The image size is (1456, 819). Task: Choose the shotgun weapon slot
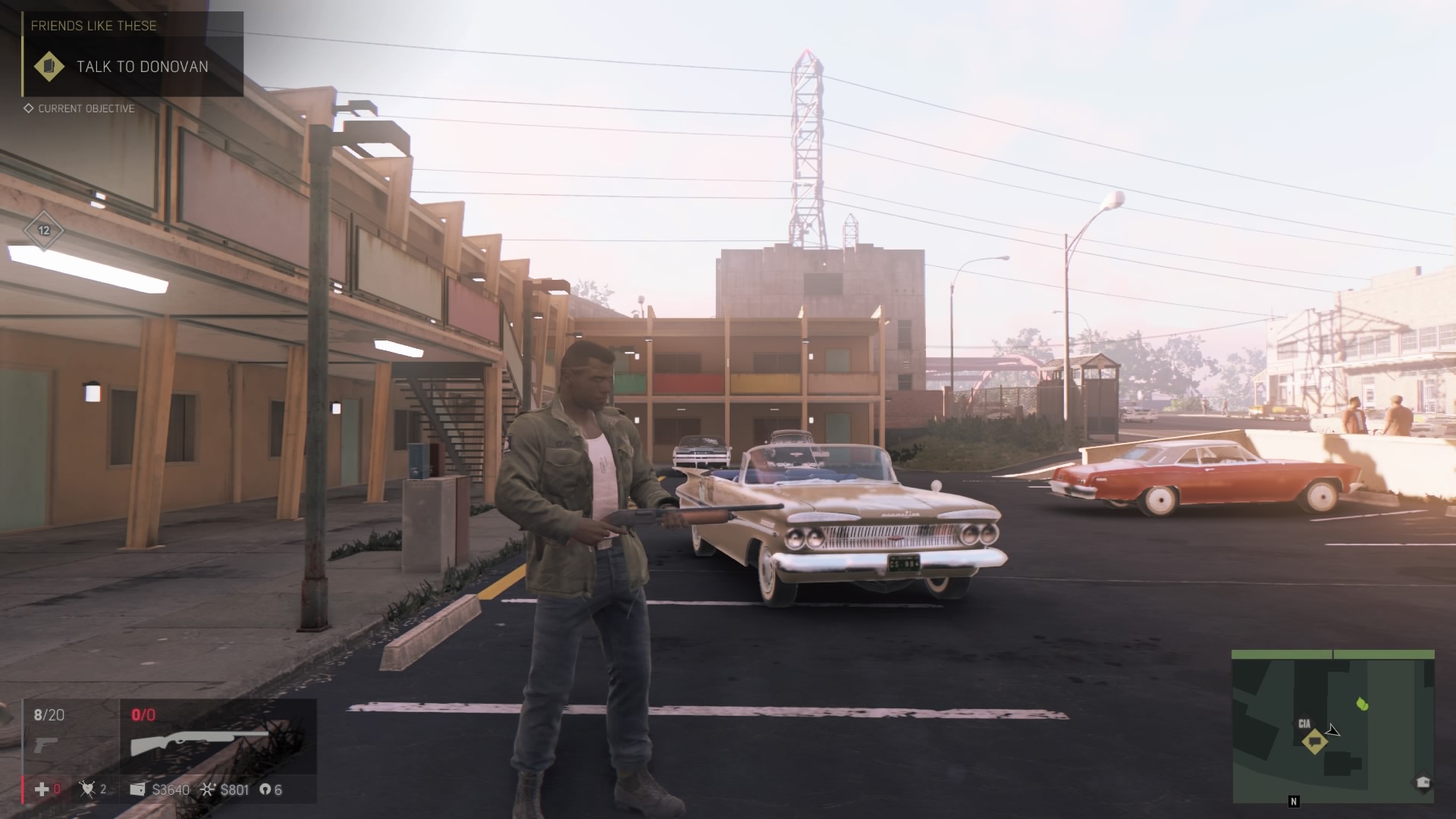(199, 743)
